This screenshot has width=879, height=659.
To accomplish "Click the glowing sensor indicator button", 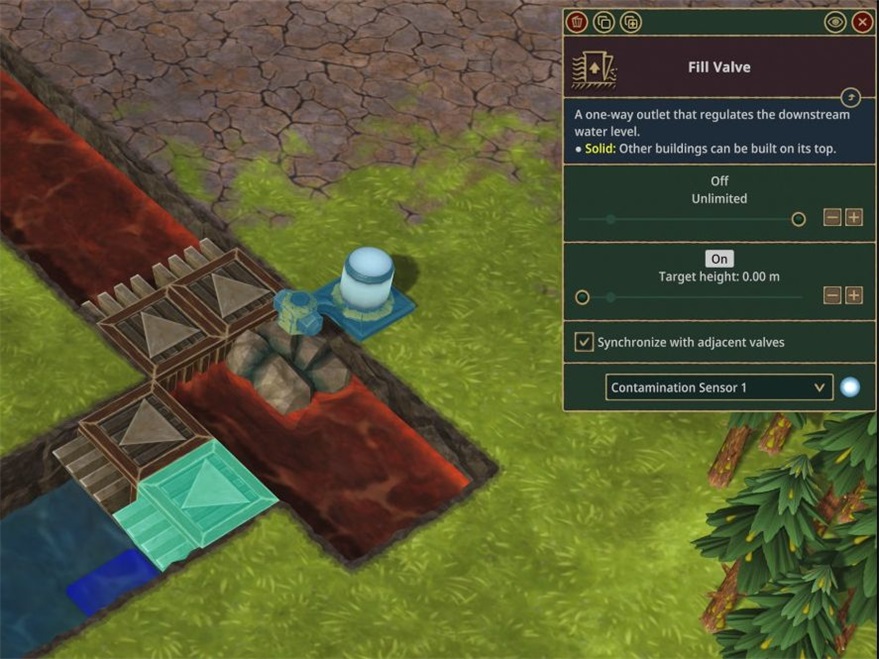I will [x=850, y=387].
